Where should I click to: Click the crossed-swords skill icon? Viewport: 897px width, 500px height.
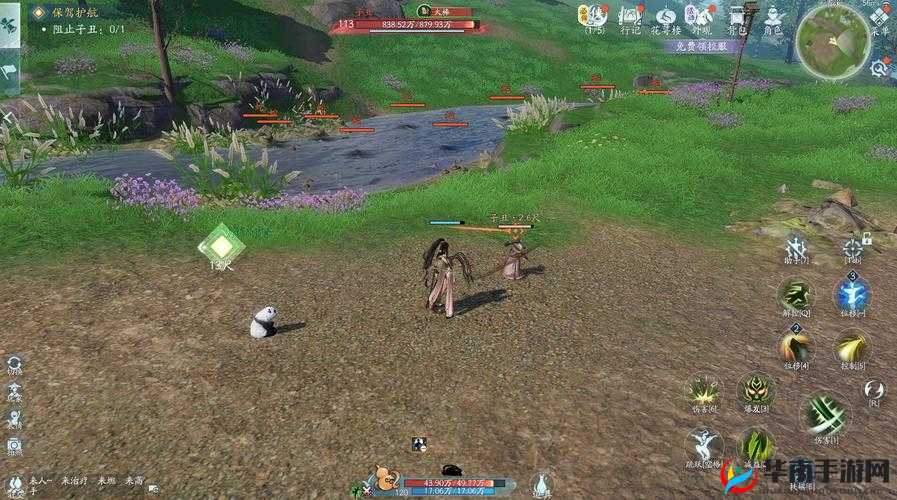(x=796, y=245)
